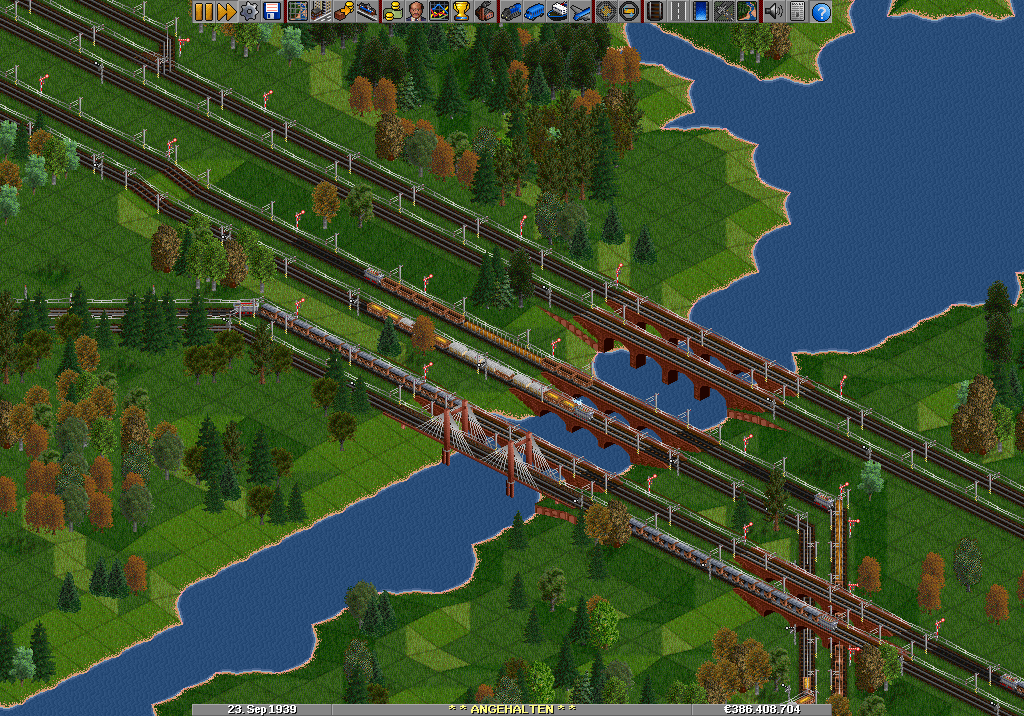This screenshot has height=716, width=1024.
Task: Open the town directory
Action: pos(321,12)
